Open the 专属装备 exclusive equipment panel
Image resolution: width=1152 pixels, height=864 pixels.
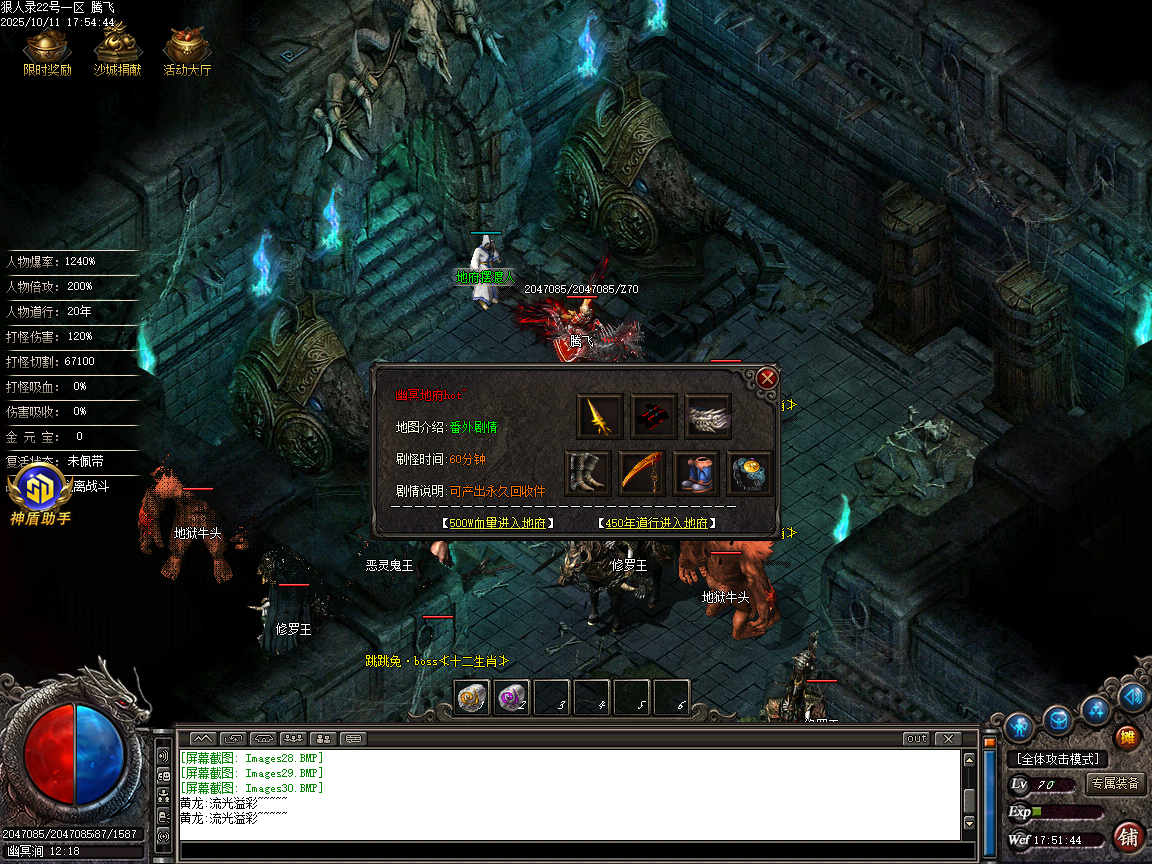pos(1114,784)
